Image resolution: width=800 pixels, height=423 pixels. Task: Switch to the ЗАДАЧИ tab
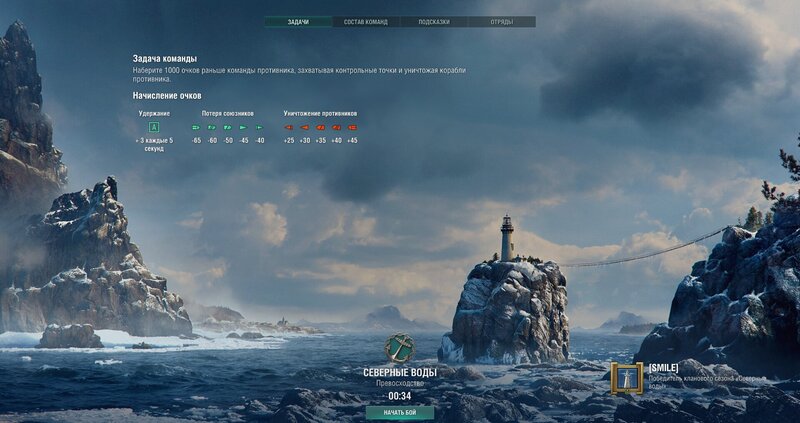298,21
